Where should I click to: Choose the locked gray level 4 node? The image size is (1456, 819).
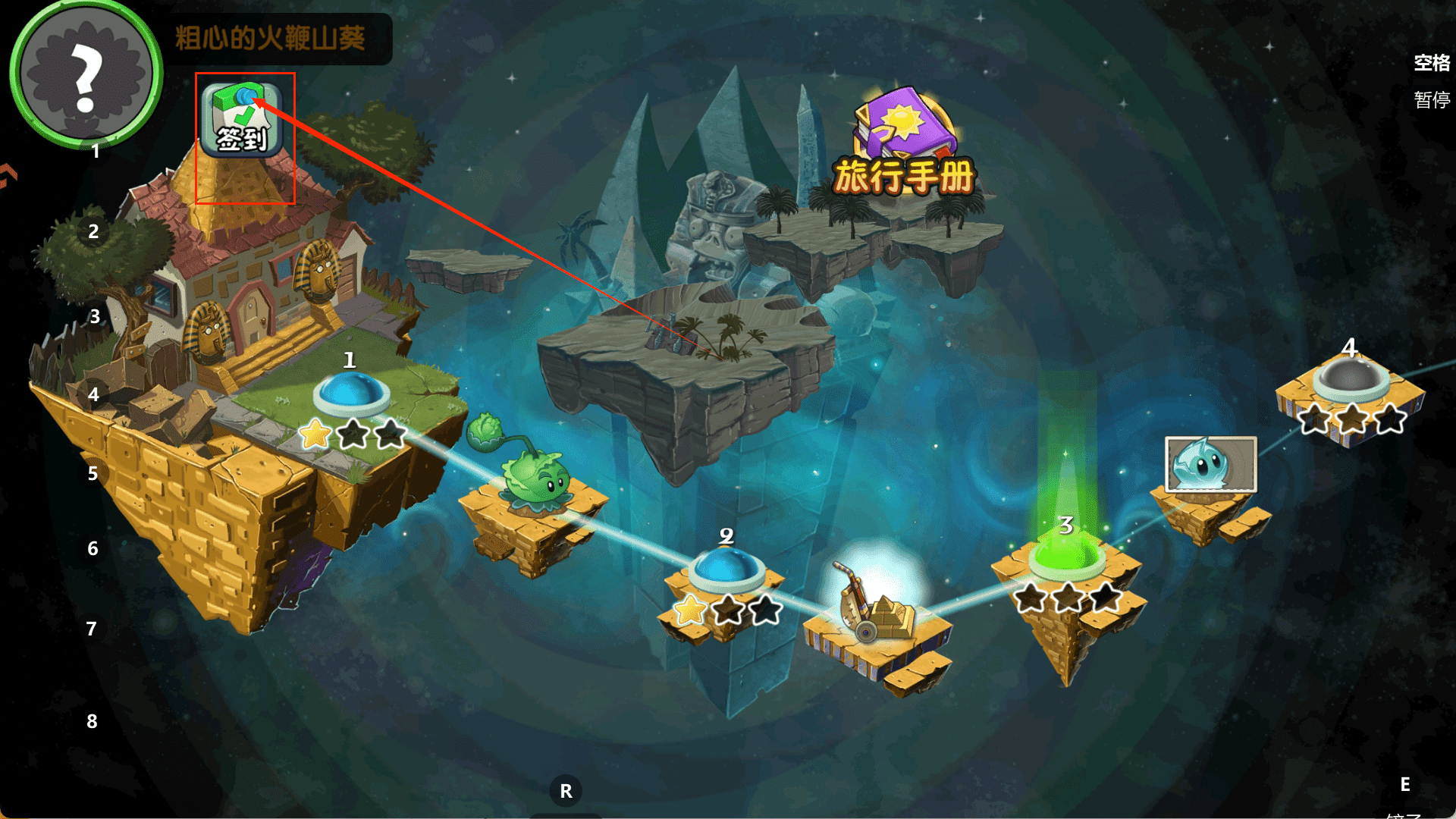[x=1351, y=378]
